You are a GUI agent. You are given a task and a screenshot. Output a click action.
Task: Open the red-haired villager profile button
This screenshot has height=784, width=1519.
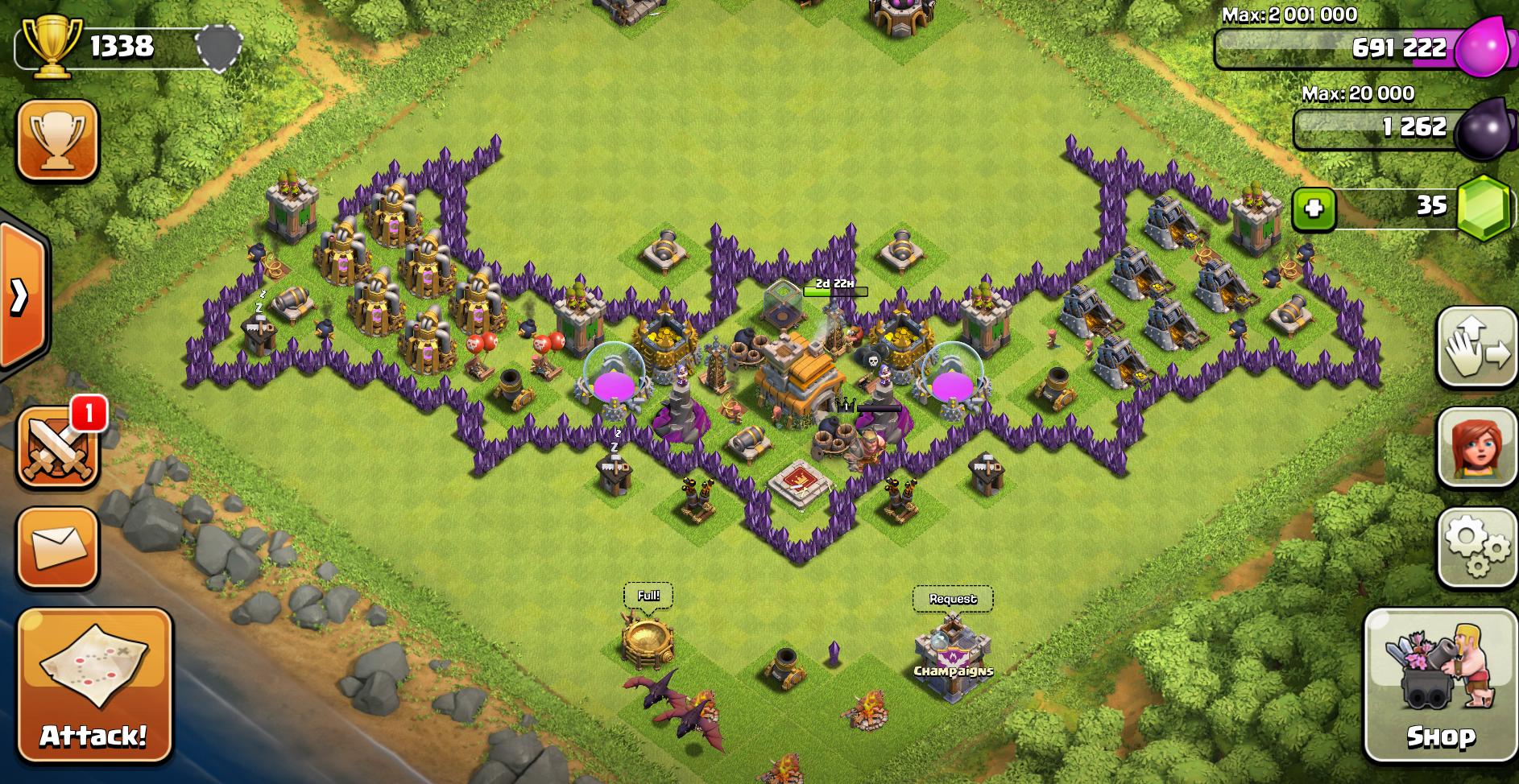pyautogui.click(x=1477, y=448)
